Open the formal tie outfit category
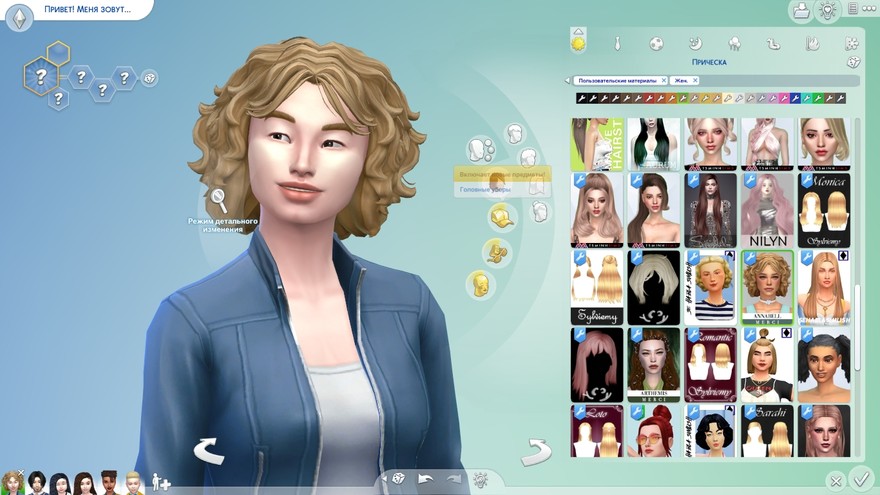This screenshot has width=880, height=495. (617, 43)
